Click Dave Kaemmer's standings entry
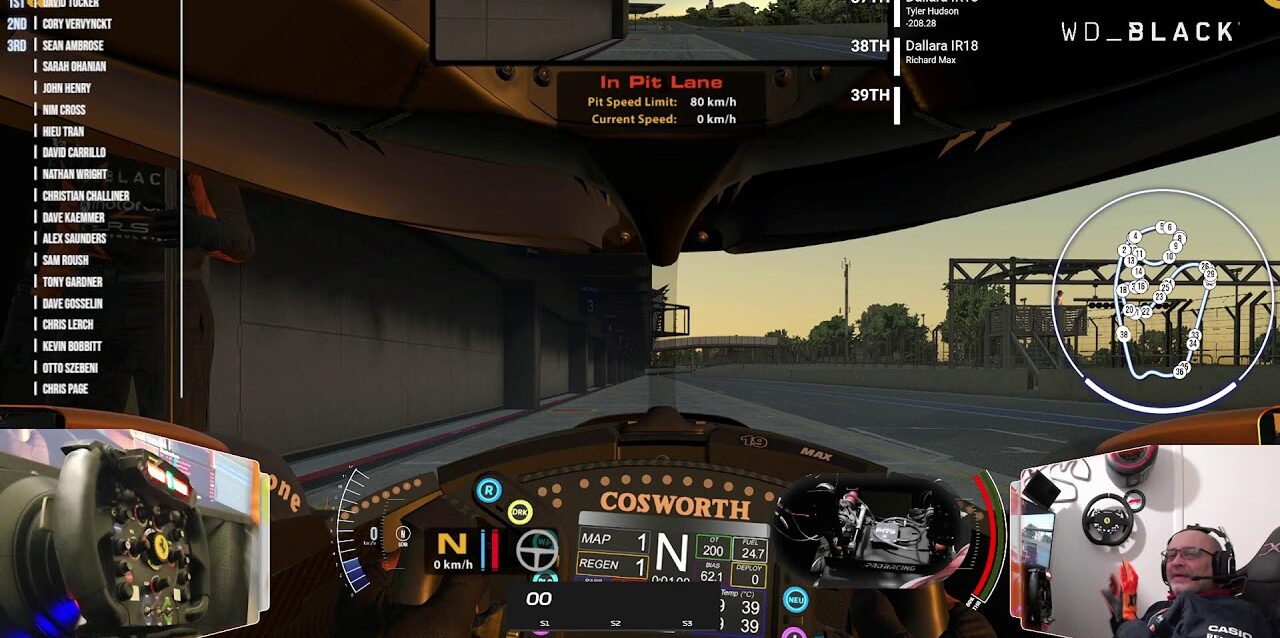This screenshot has height=638, width=1280. [73, 217]
